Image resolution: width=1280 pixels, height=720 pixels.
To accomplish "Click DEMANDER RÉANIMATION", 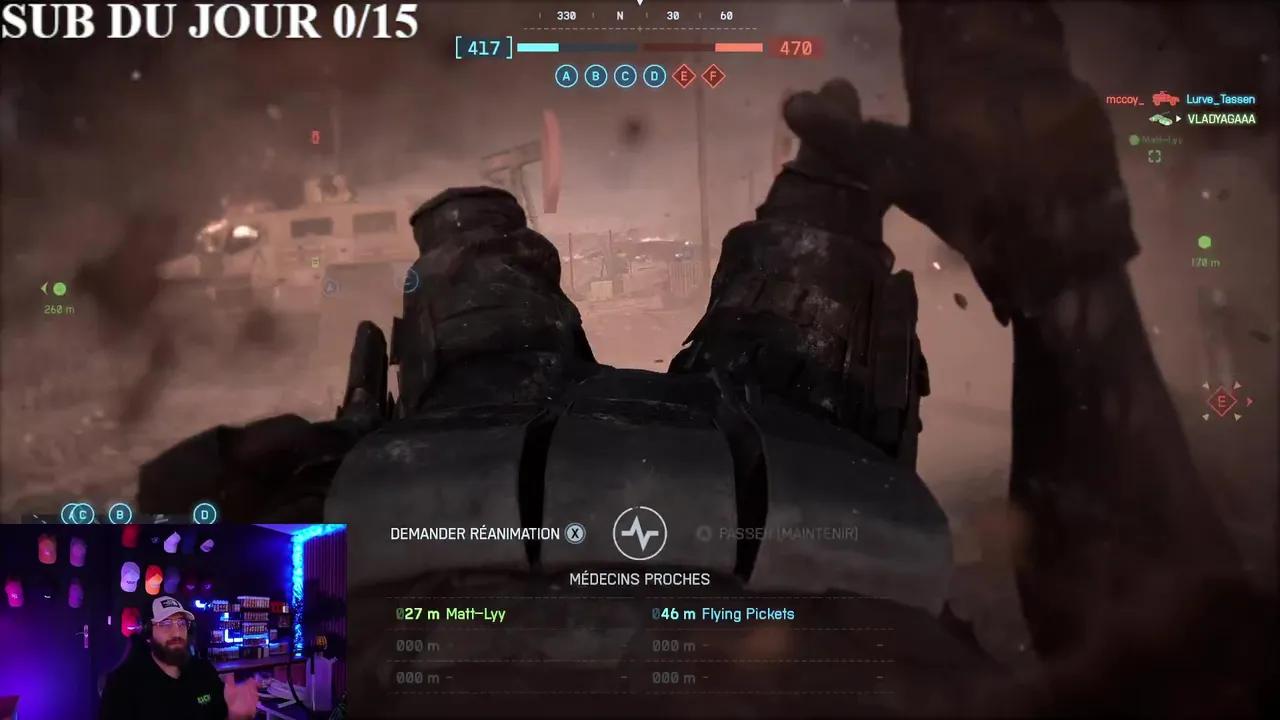I will (474, 533).
